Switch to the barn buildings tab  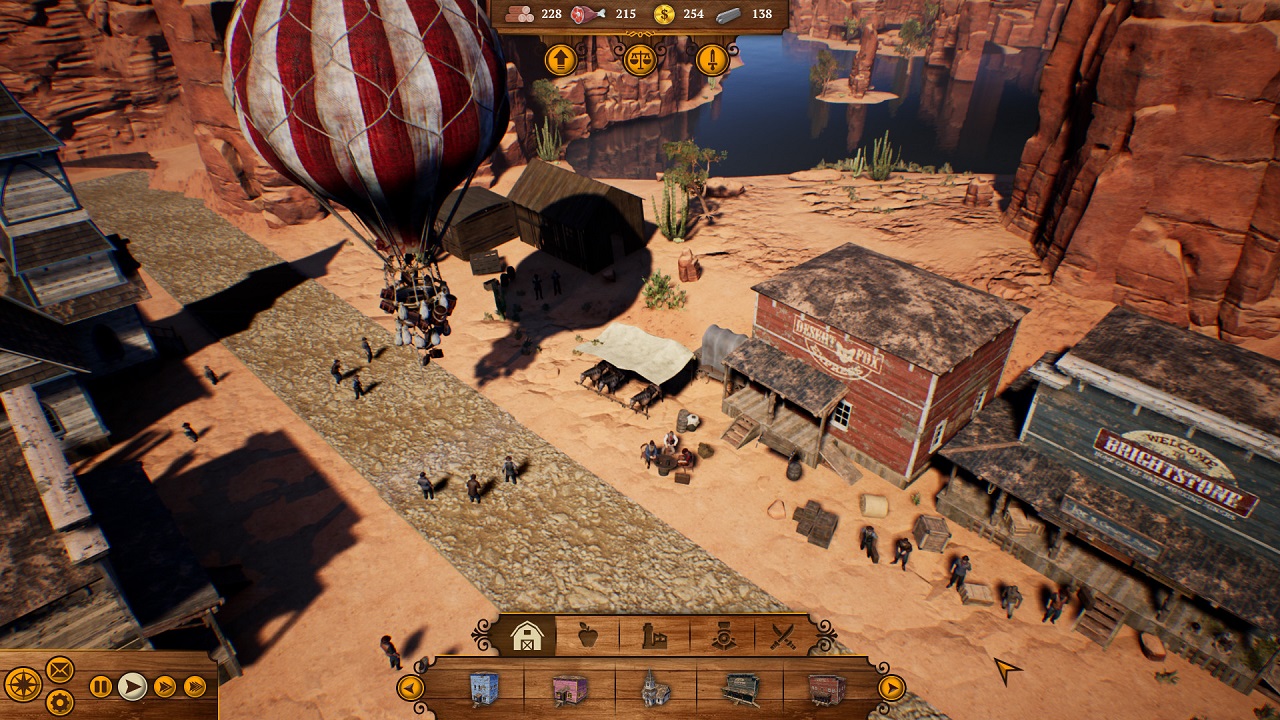coord(526,636)
